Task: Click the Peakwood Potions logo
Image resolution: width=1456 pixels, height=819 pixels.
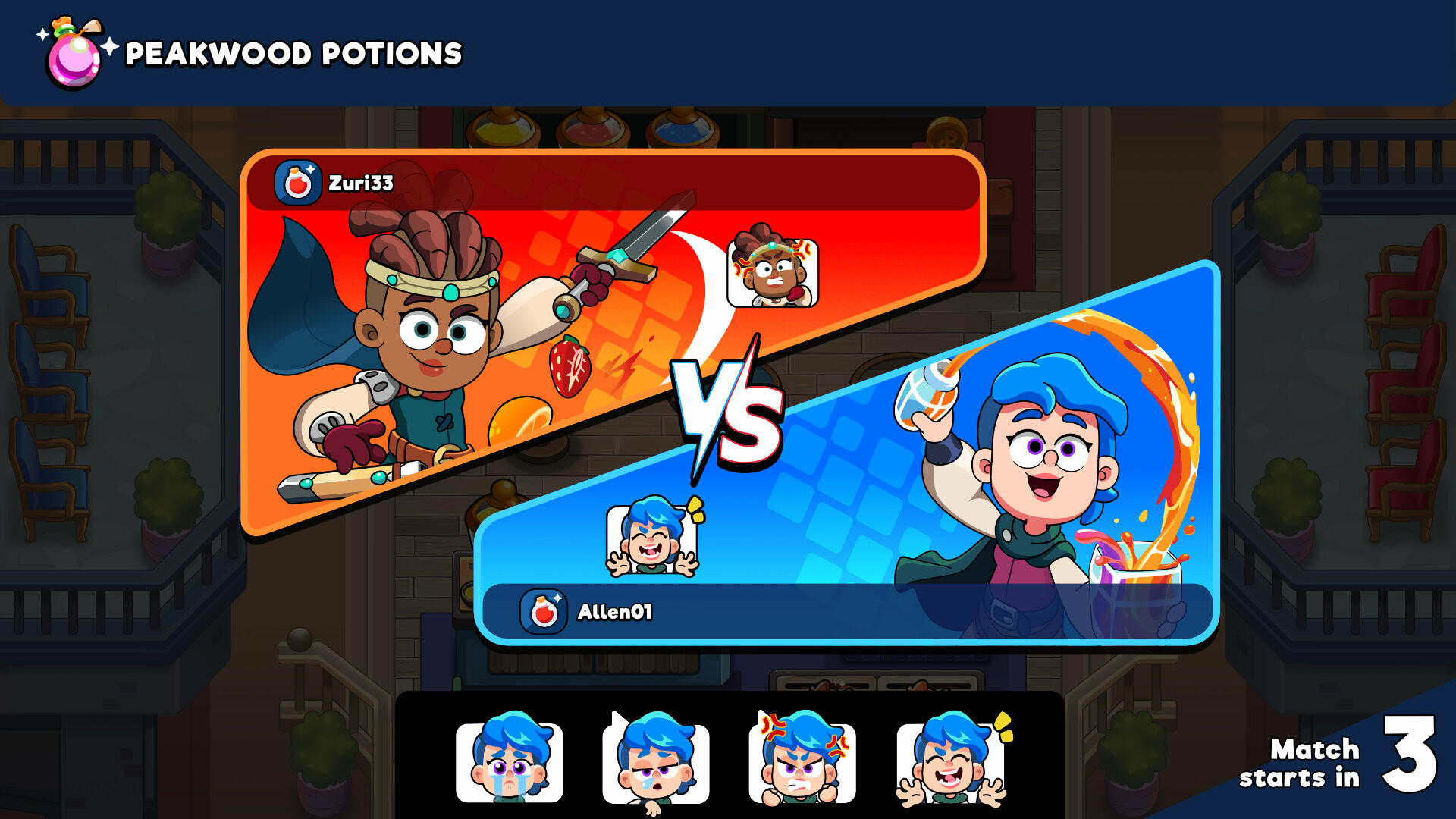Action: [72, 52]
